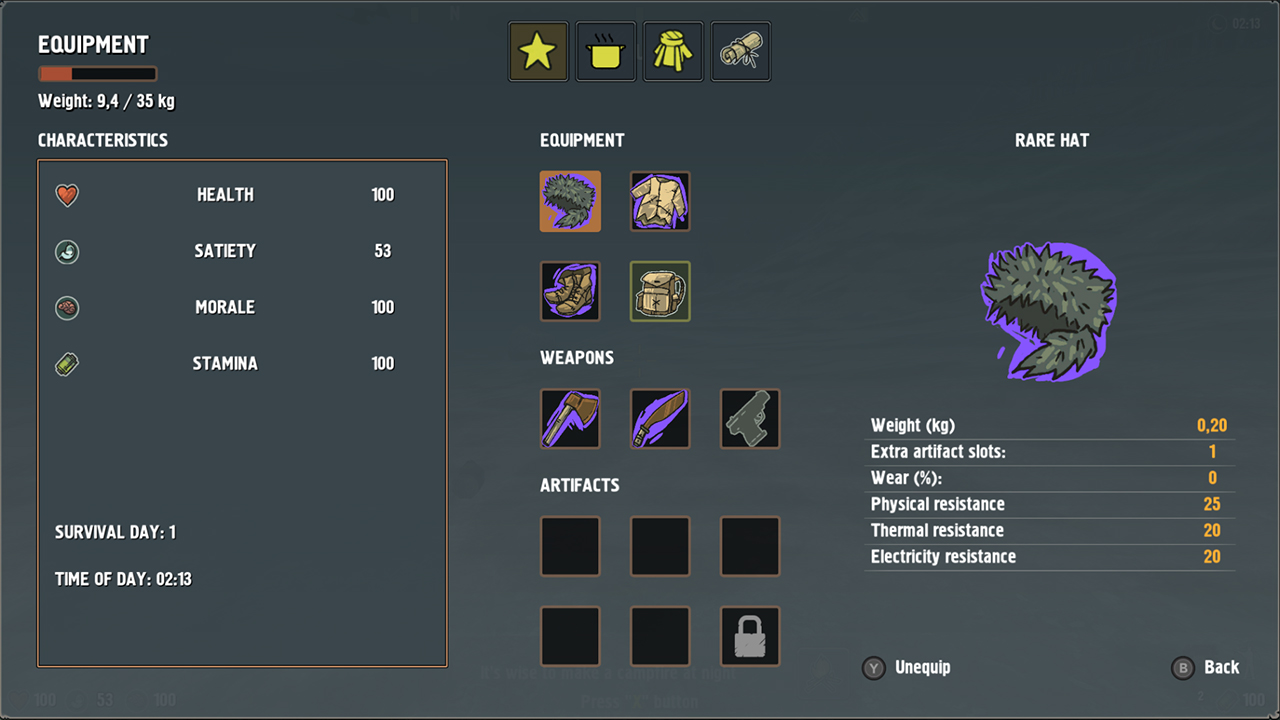This screenshot has width=1280, height=720.
Task: Select the axe weapon slot
Action: pos(570,418)
